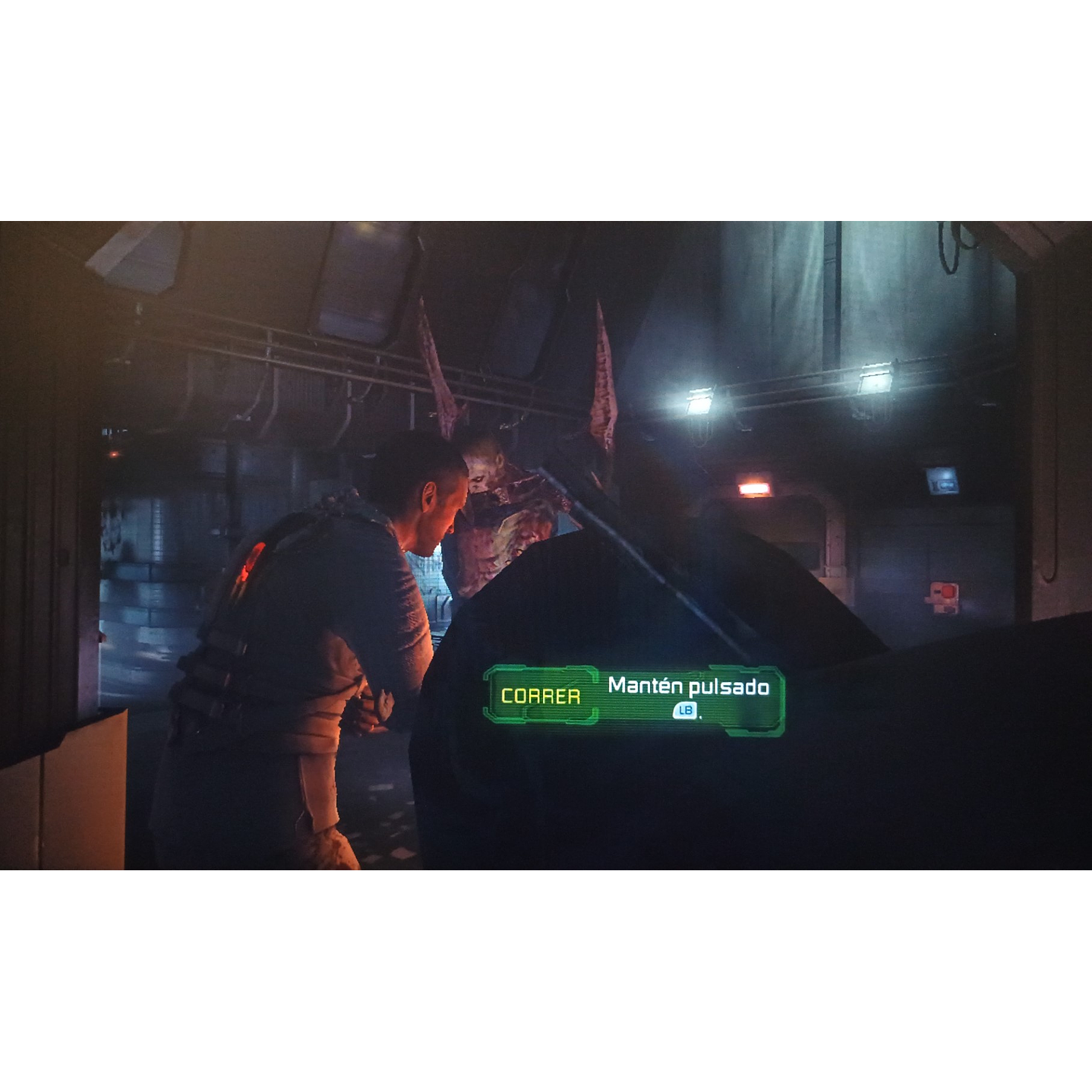1092x1092 pixels.
Task: Click the red warning lamp above the doorway
Action: [756, 490]
